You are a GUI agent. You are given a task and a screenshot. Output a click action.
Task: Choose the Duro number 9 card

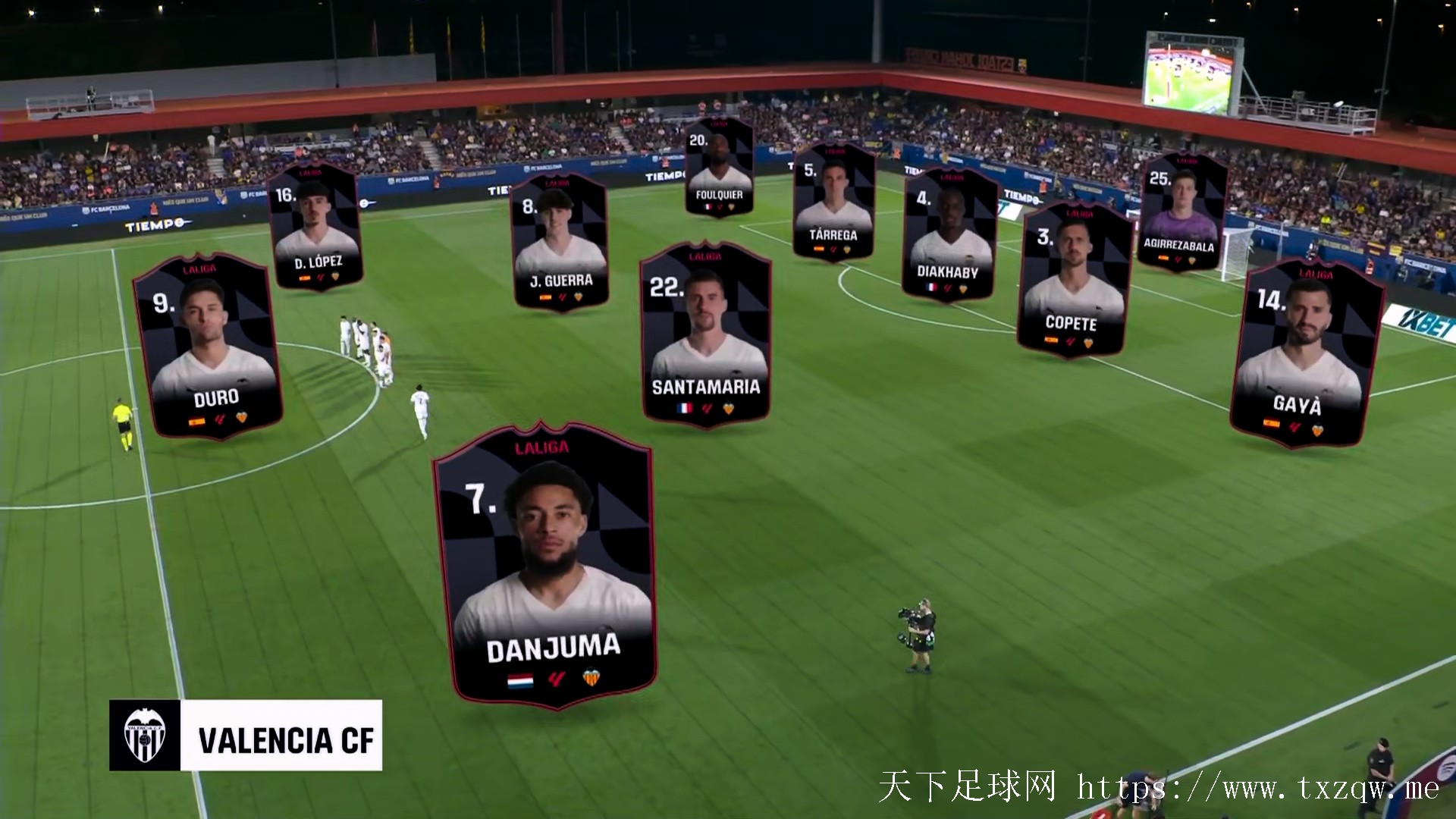pos(207,347)
